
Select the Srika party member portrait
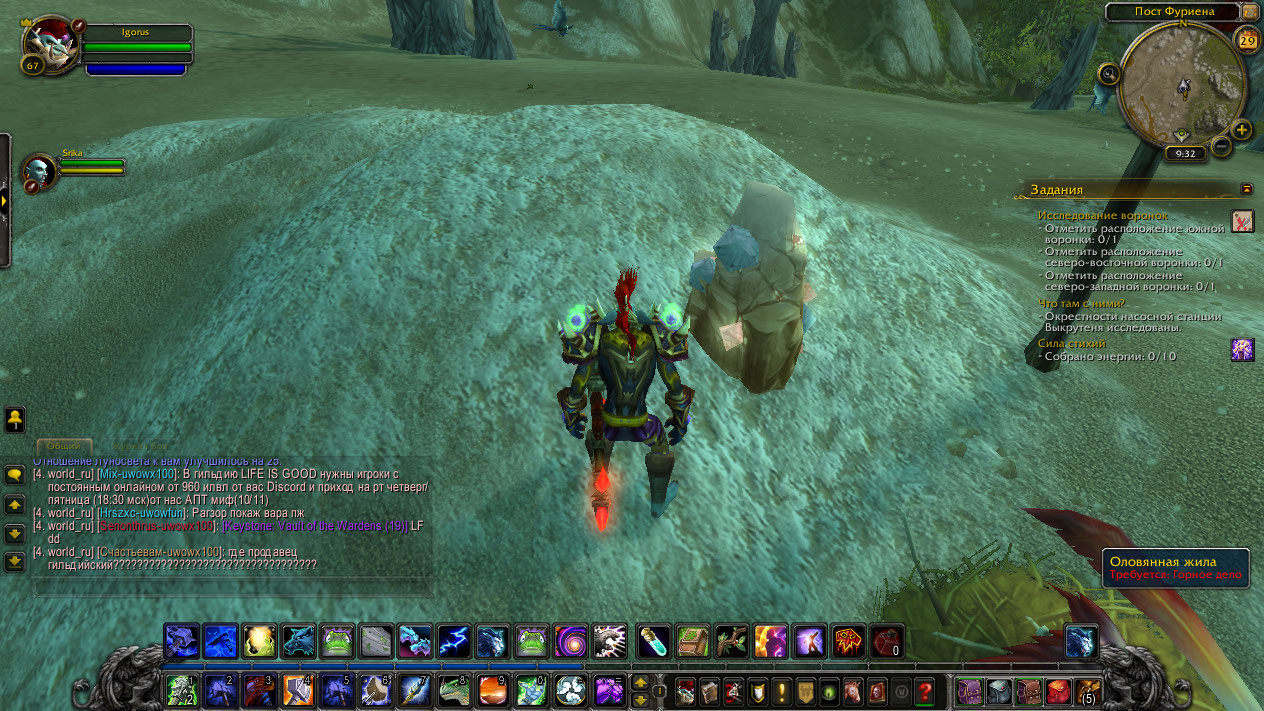pos(41,171)
